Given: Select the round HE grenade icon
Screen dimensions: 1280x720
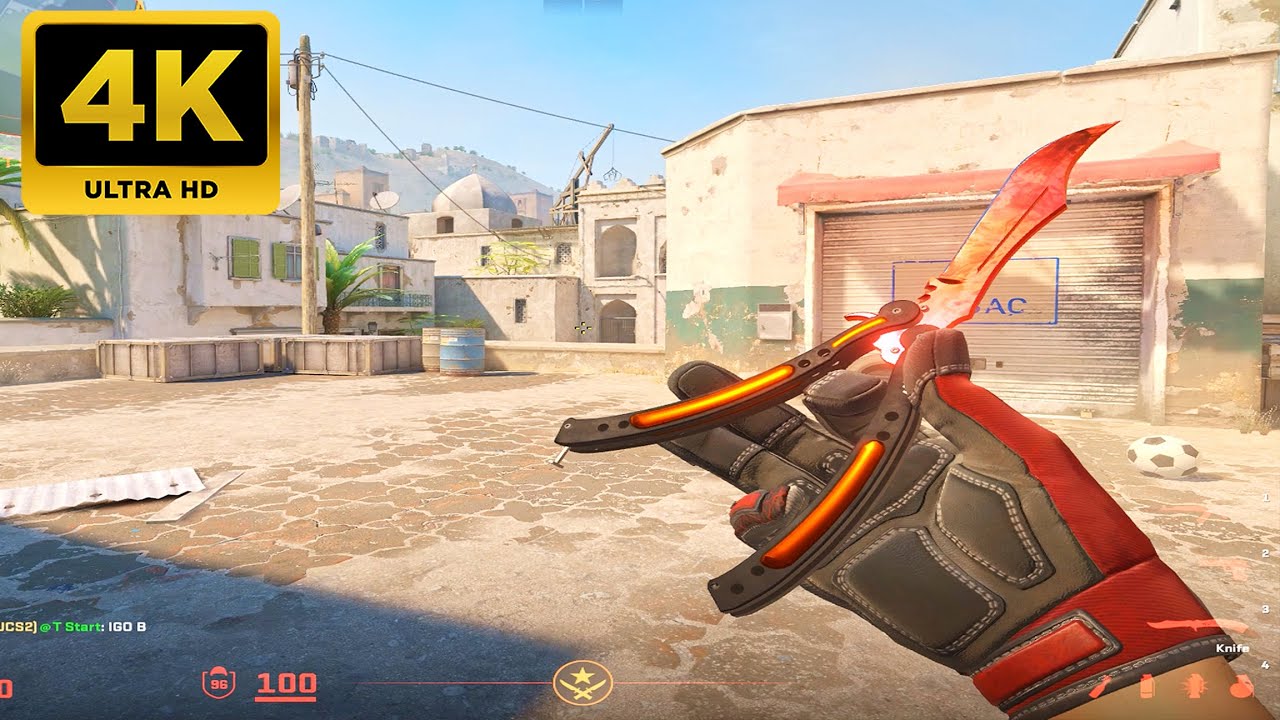Looking at the screenshot, I should [x=1241, y=687].
